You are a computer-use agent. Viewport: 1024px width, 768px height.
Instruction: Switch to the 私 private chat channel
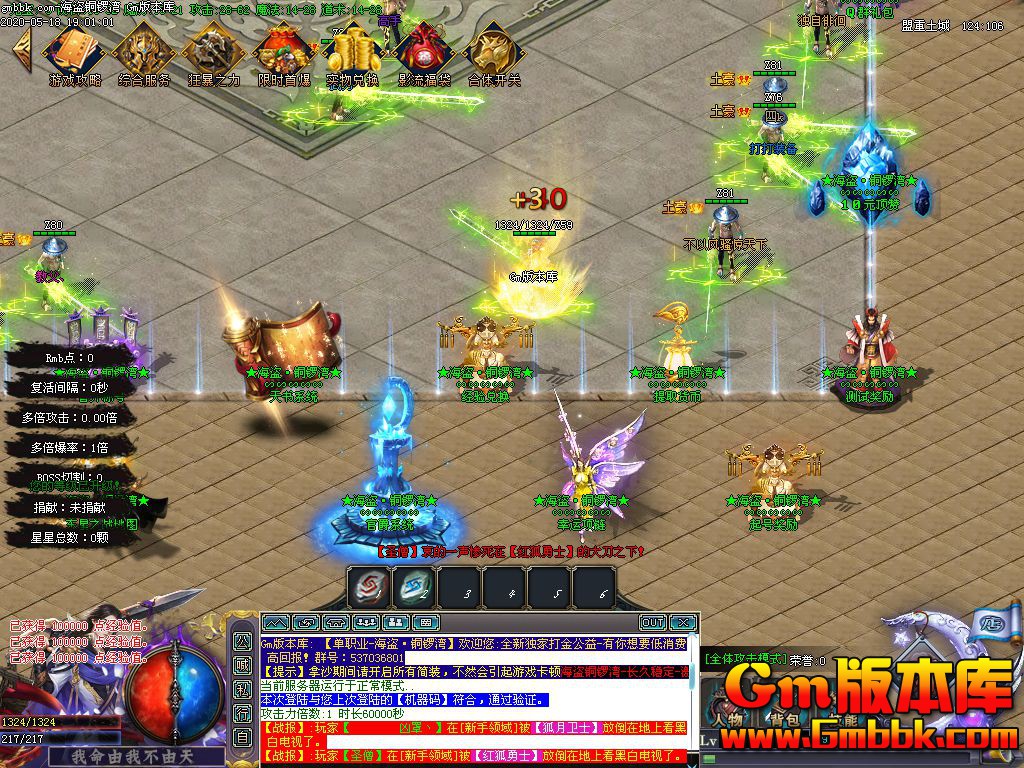tap(243, 689)
